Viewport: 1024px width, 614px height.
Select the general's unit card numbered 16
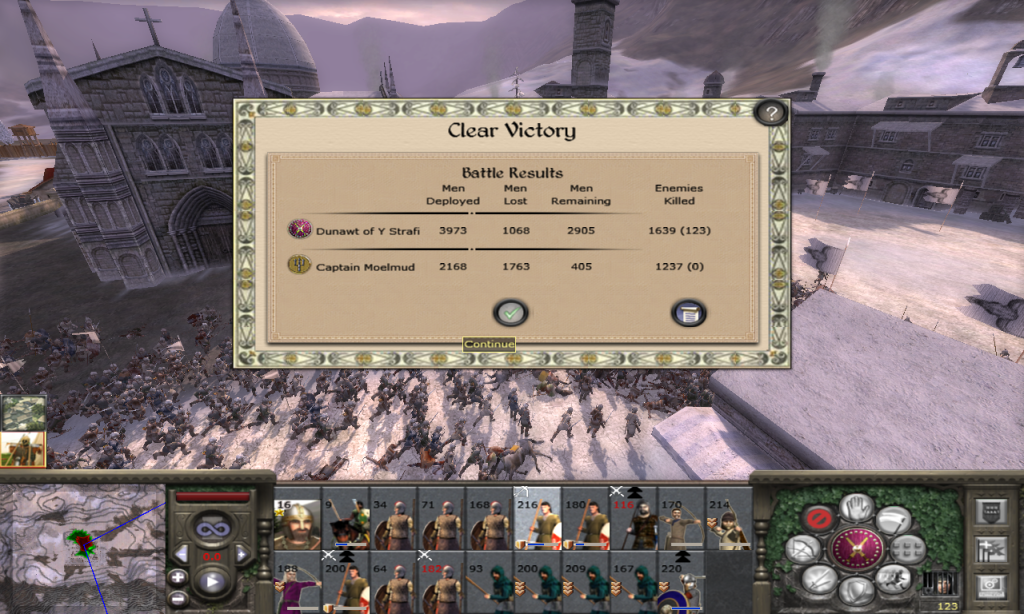(297, 523)
